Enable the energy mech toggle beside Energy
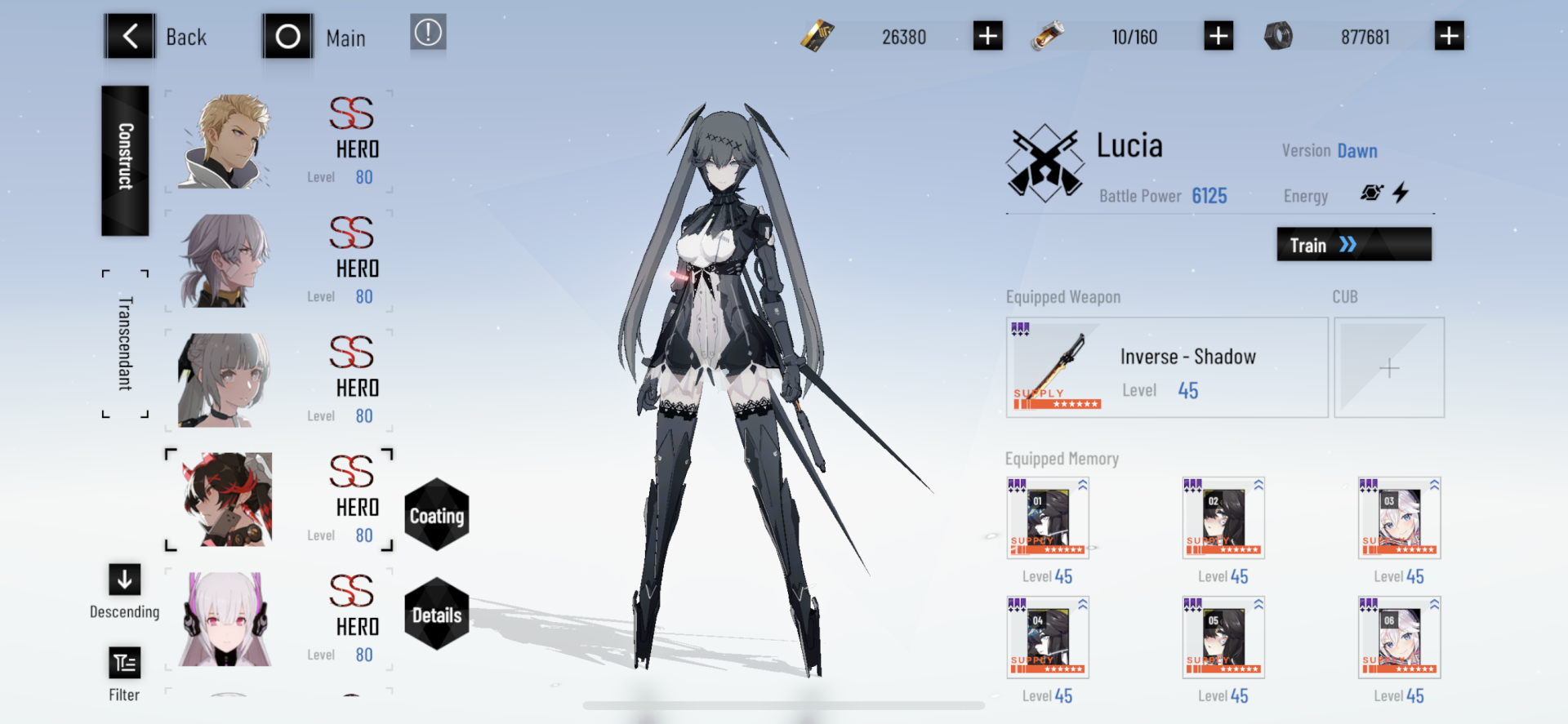1568x724 pixels. pyautogui.click(x=1371, y=193)
